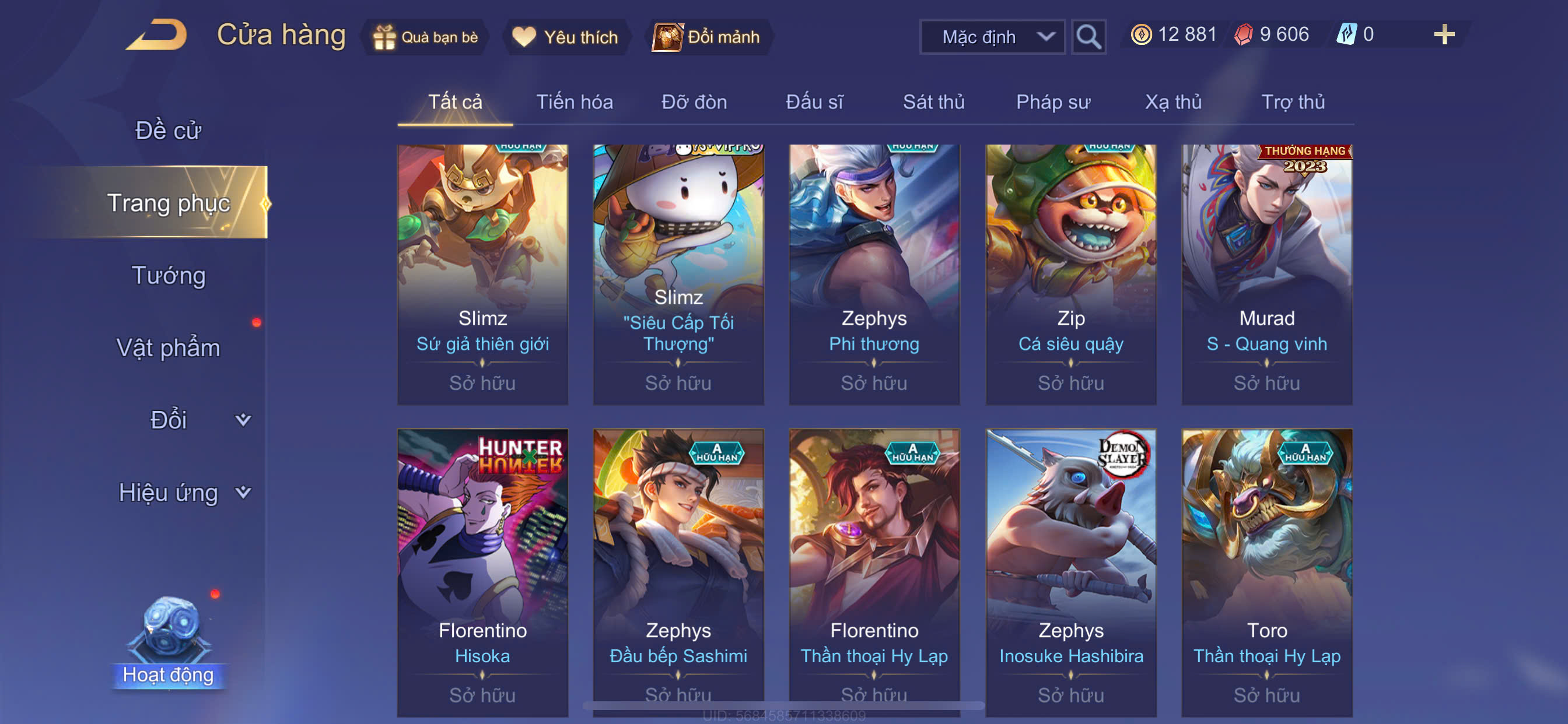Image resolution: width=1568 pixels, height=724 pixels.
Task: Open the Yêu thích favorites list
Action: click(565, 37)
